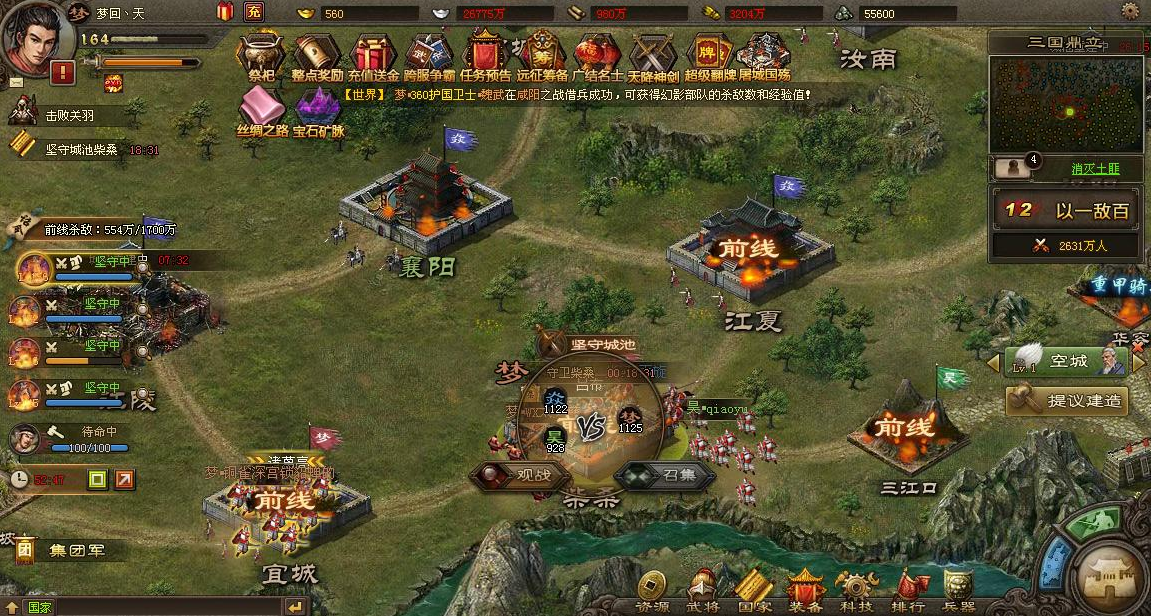Image resolution: width=1151 pixels, height=616 pixels.
Task: Open the 资源 resources menu
Action: 653,590
